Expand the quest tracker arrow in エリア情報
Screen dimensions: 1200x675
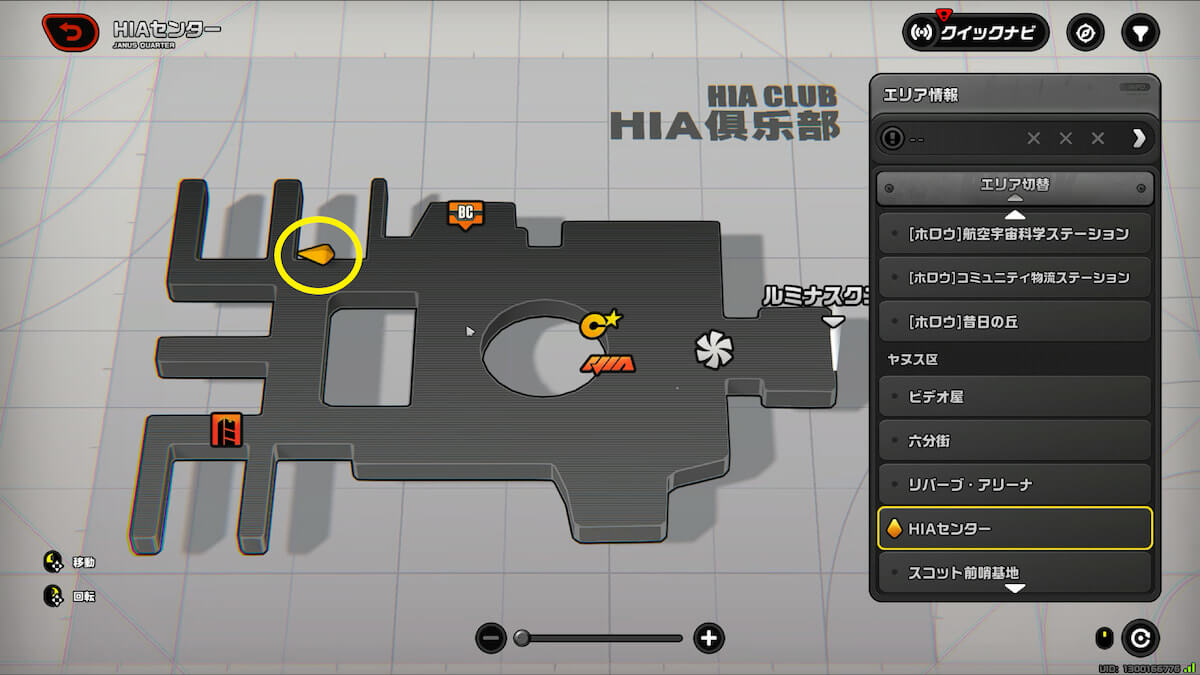[x=1138, y=138]
